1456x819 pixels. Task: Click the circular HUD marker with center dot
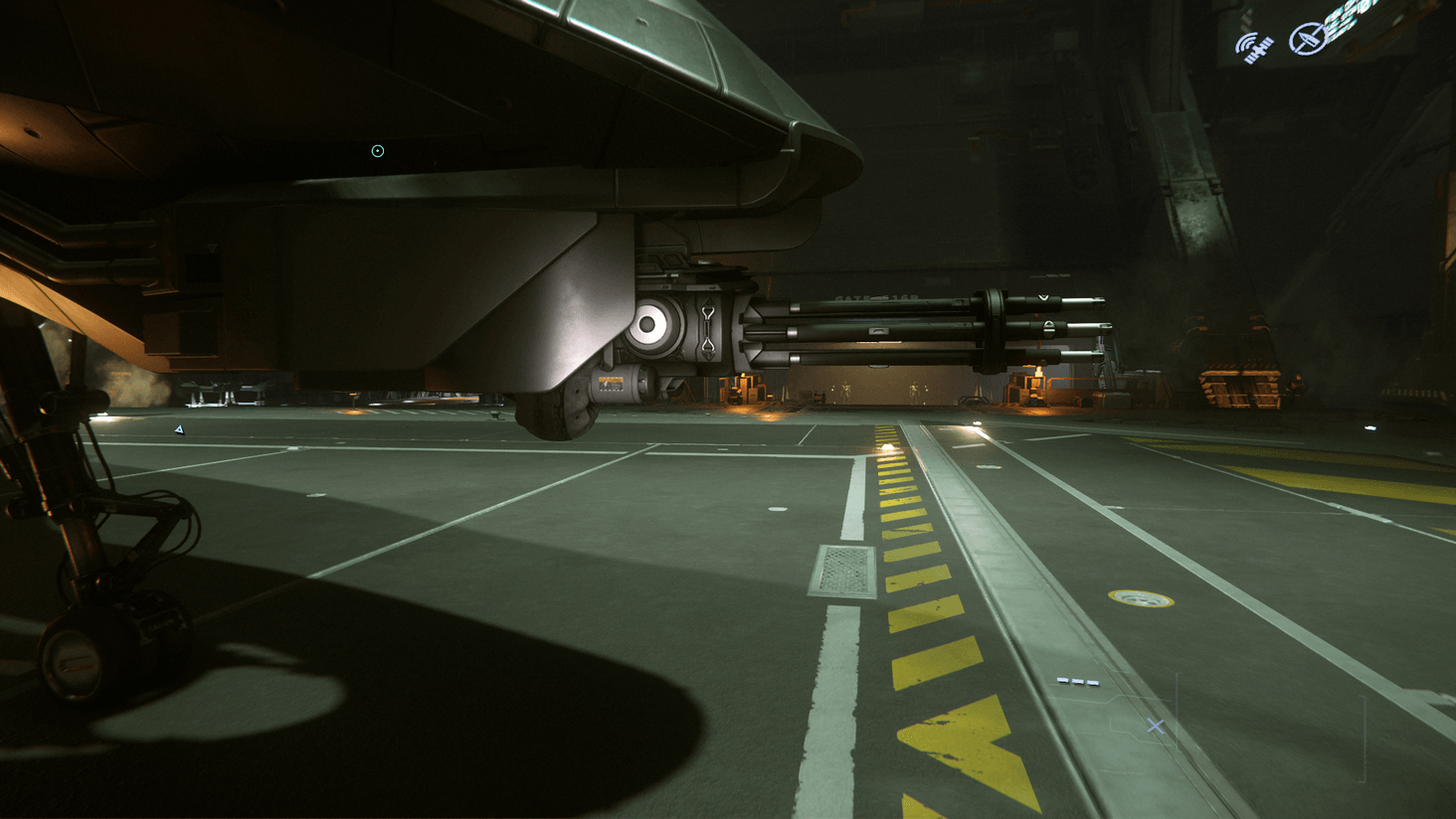tap(378, 151)
